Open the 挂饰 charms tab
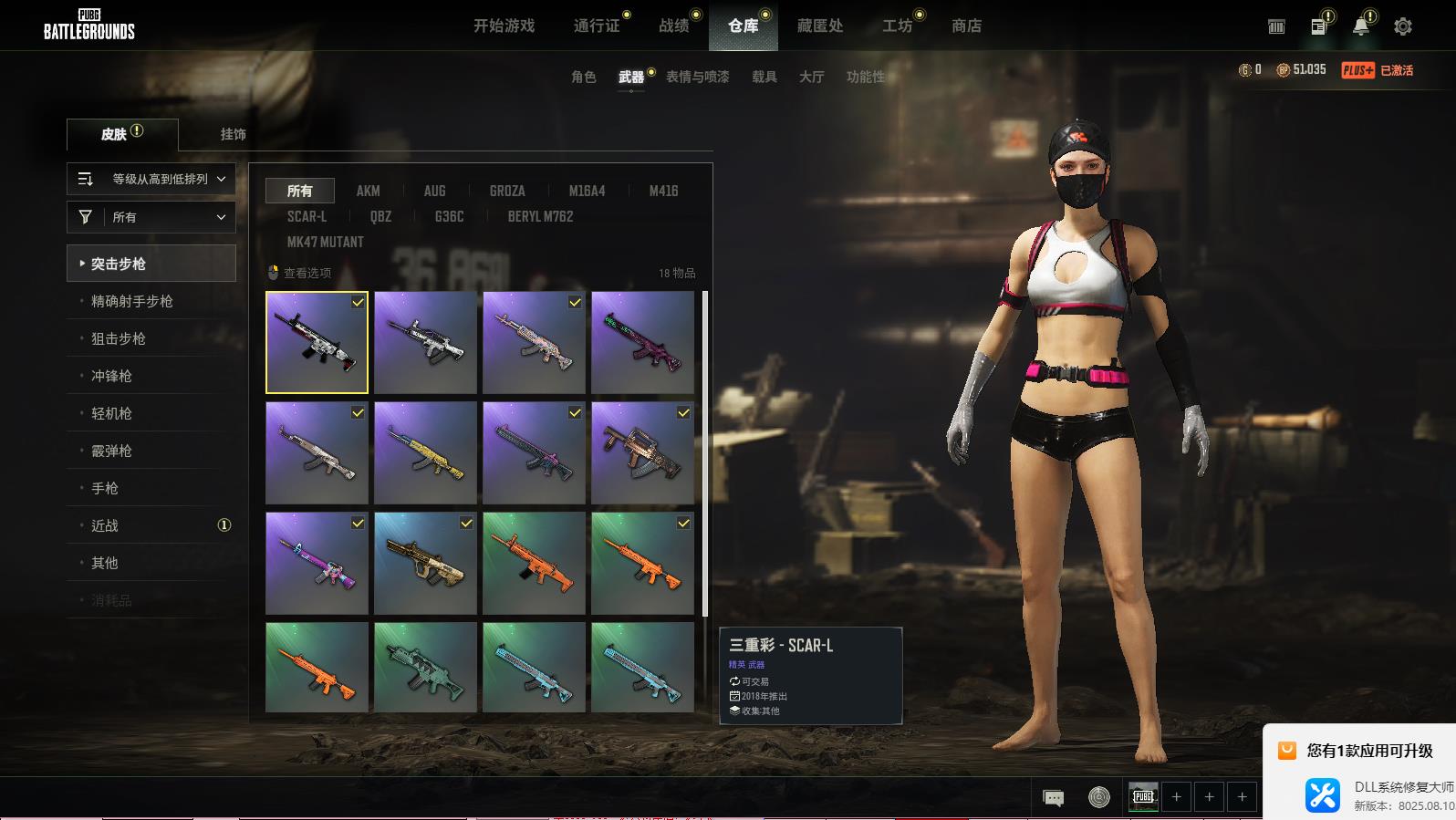The width and height of the screenshot is (1456, 820). [233, 134]
